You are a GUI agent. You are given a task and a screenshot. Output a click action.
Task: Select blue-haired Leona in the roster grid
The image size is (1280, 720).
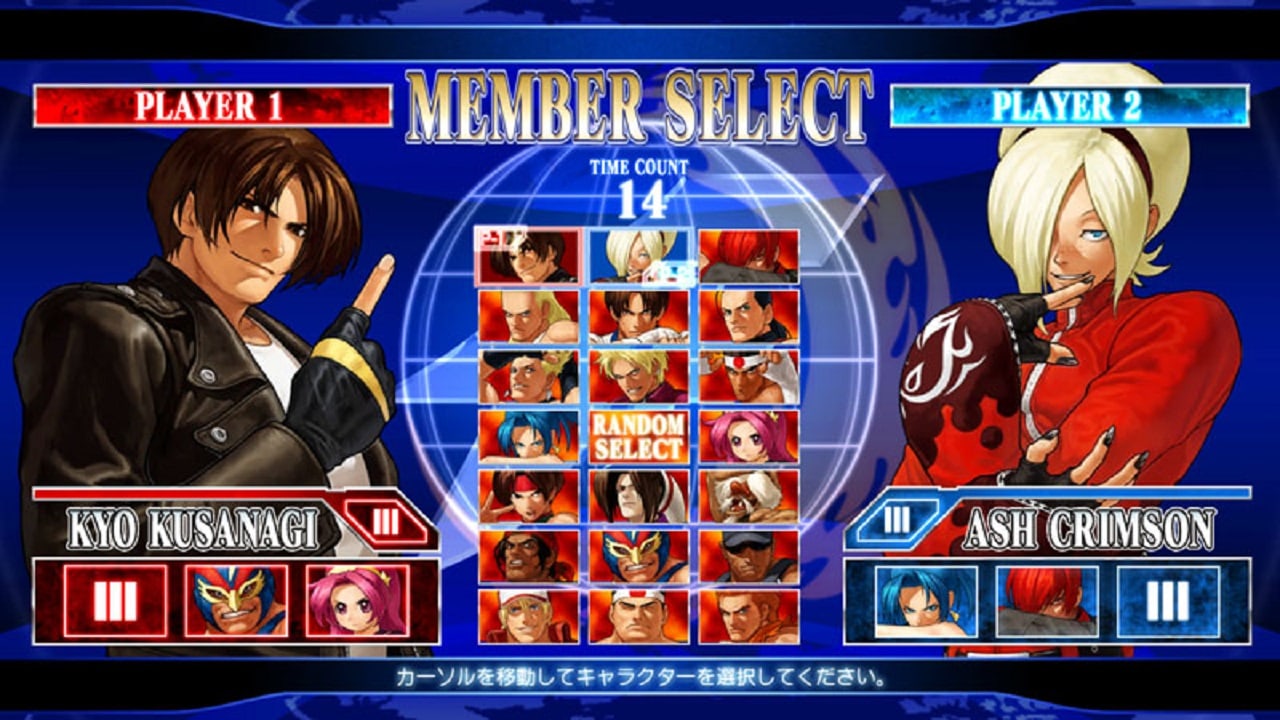click(528, 436)
